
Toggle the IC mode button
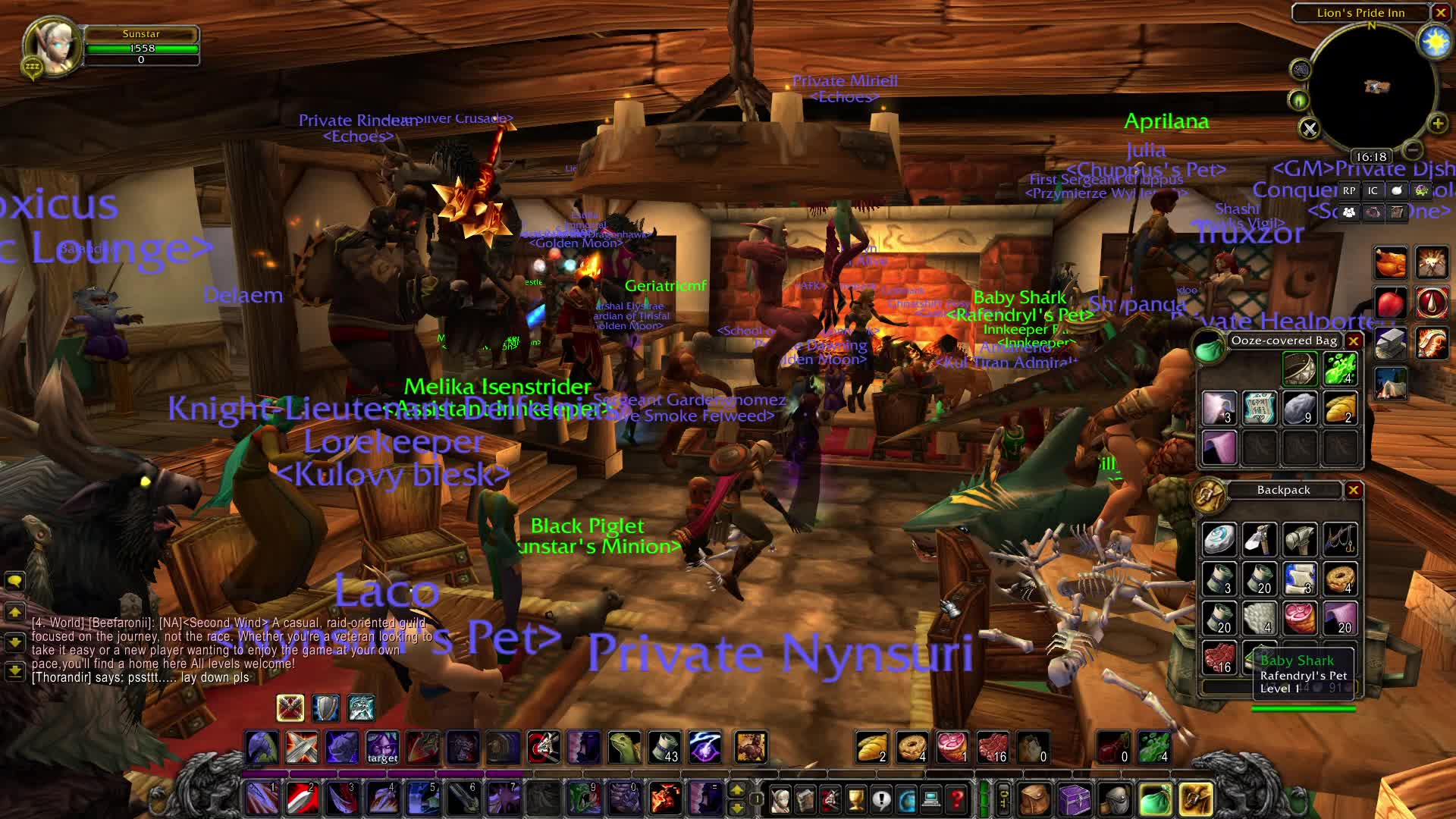pyautogui.click(x=1372, y=192)
